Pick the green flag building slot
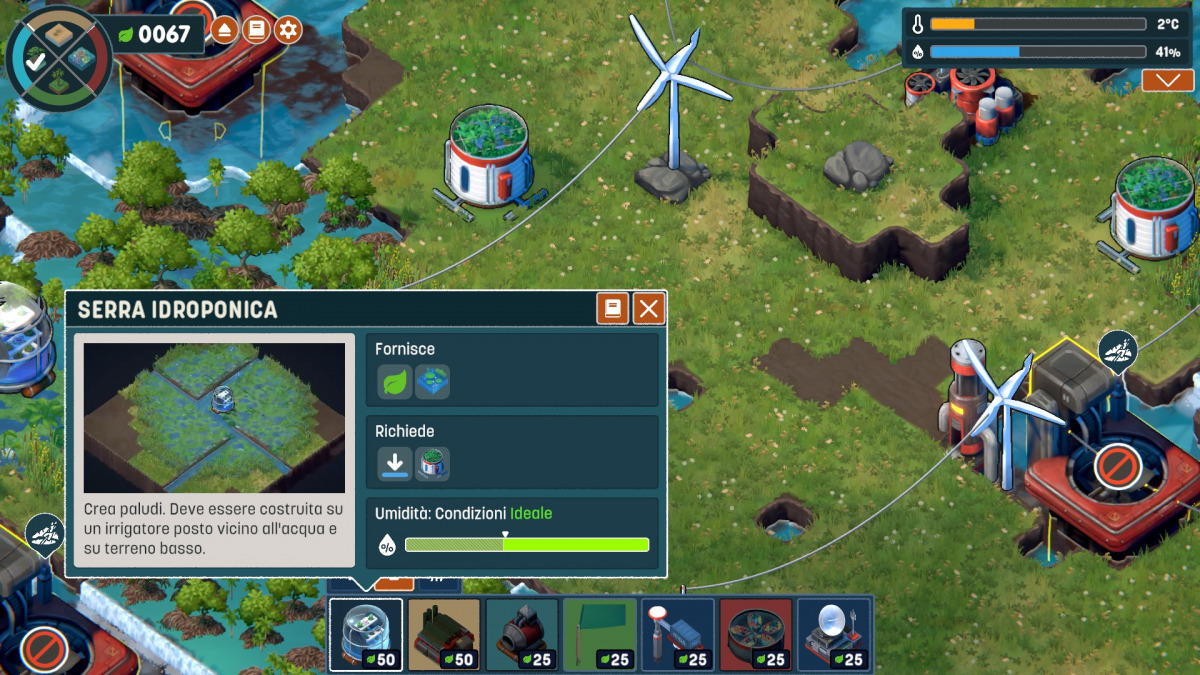 coord(600,634)
